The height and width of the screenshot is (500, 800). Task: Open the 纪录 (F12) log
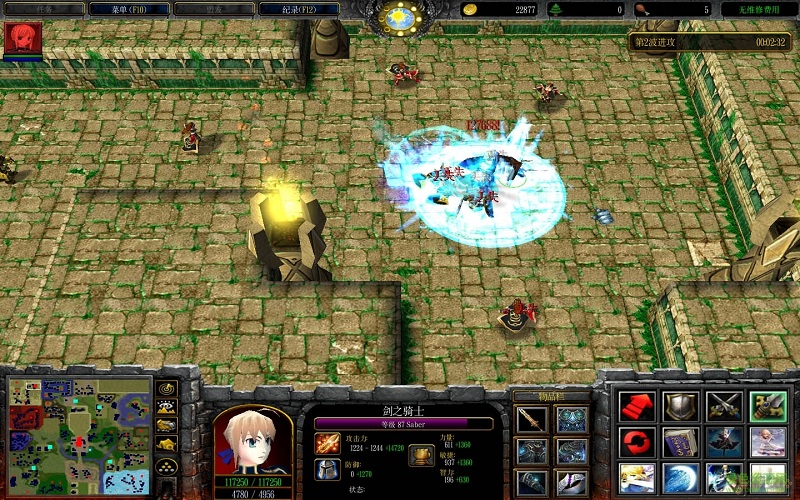coord(297,9)
